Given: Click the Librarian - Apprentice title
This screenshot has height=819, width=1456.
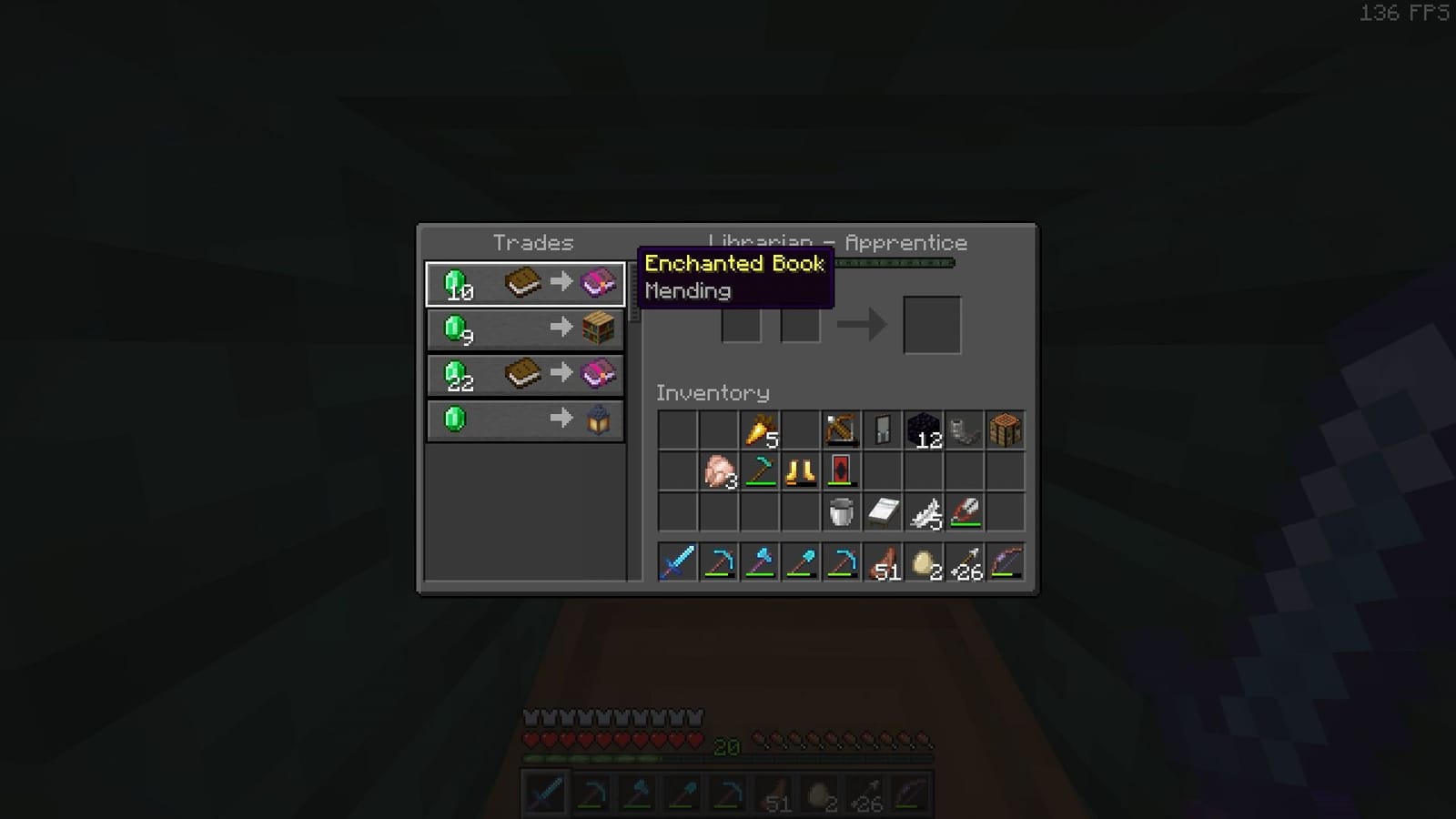Looking at the screenshot, I should pos(837,242).
